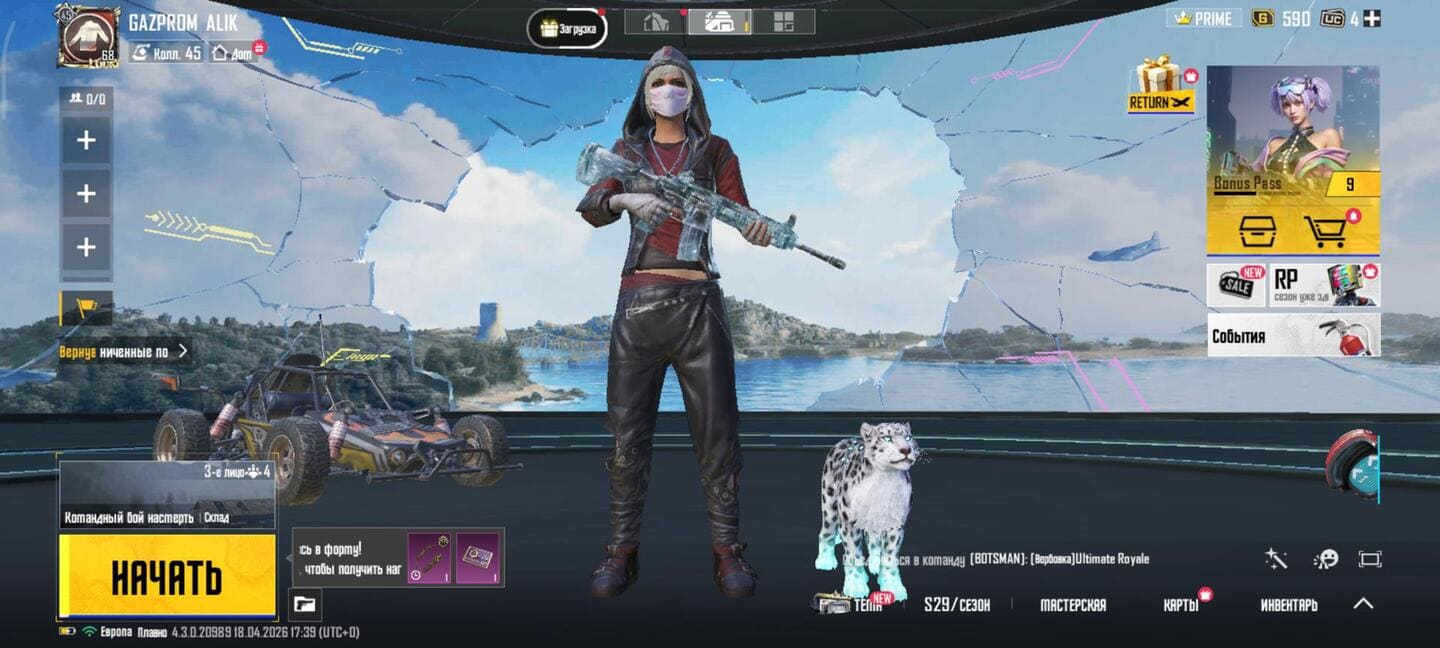Claim the RETURN gift box event
Screen dimensions: 1440x648
1160,84
